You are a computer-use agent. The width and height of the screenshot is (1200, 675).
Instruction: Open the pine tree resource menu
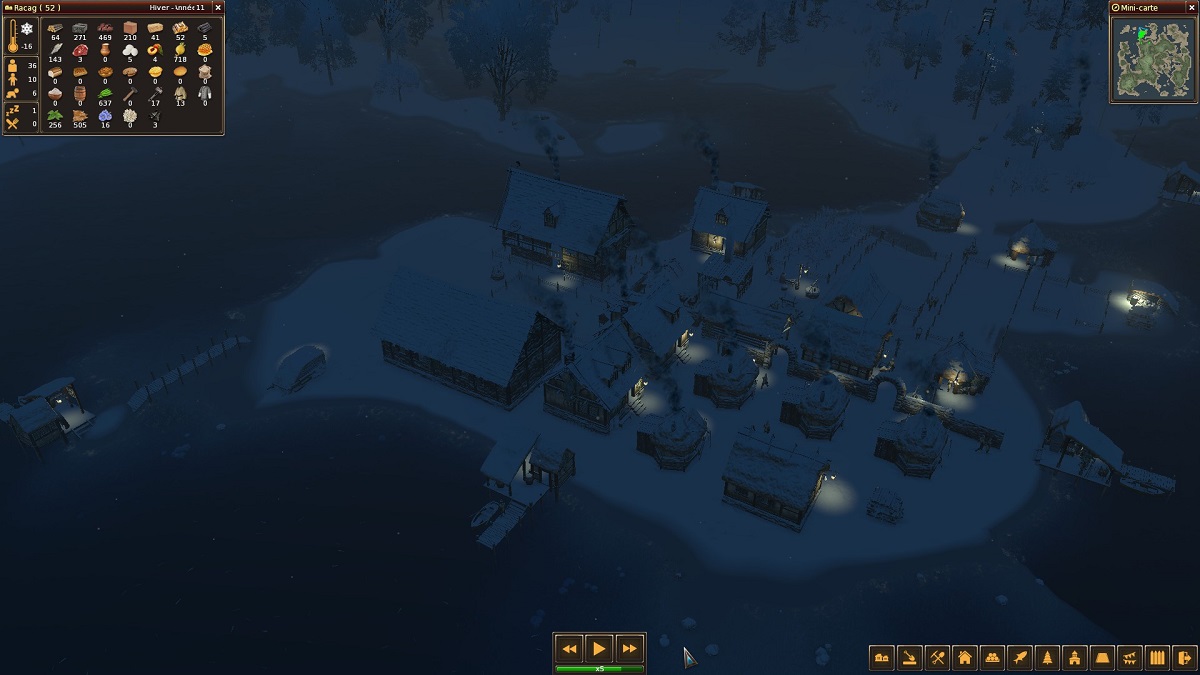pos(1047,658)
